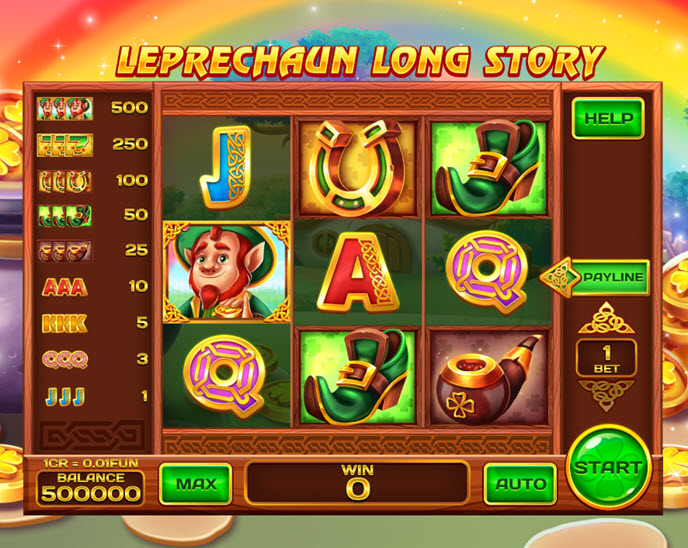Open the HELP screen
Screen dimensions: 688x548
(608, 118)
